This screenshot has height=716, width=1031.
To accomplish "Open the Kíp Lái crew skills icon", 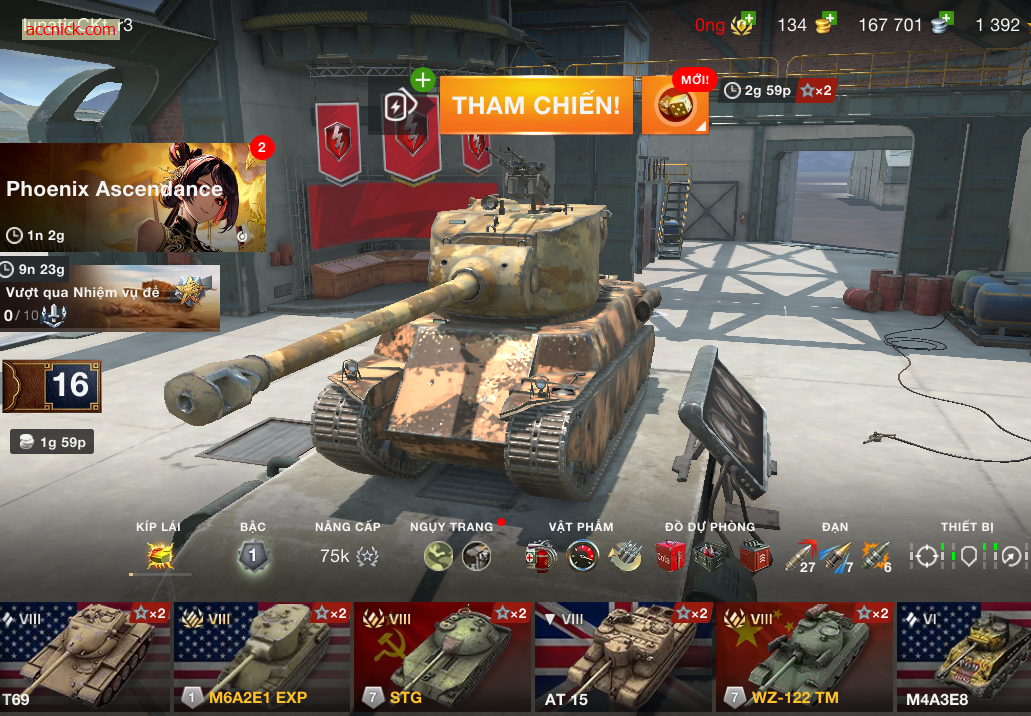I will coord(159,555).
